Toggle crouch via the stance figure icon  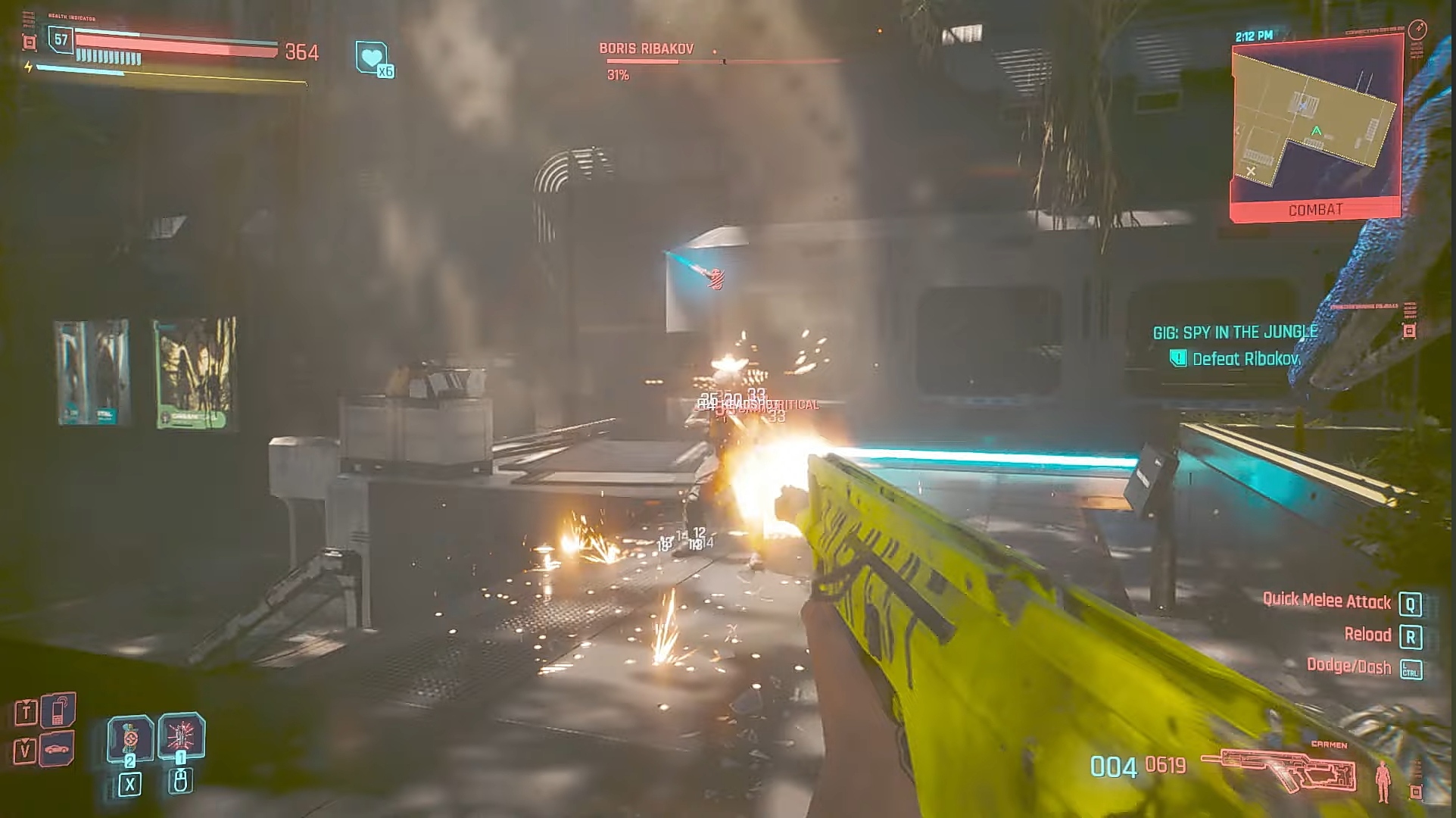[1383, 781]
